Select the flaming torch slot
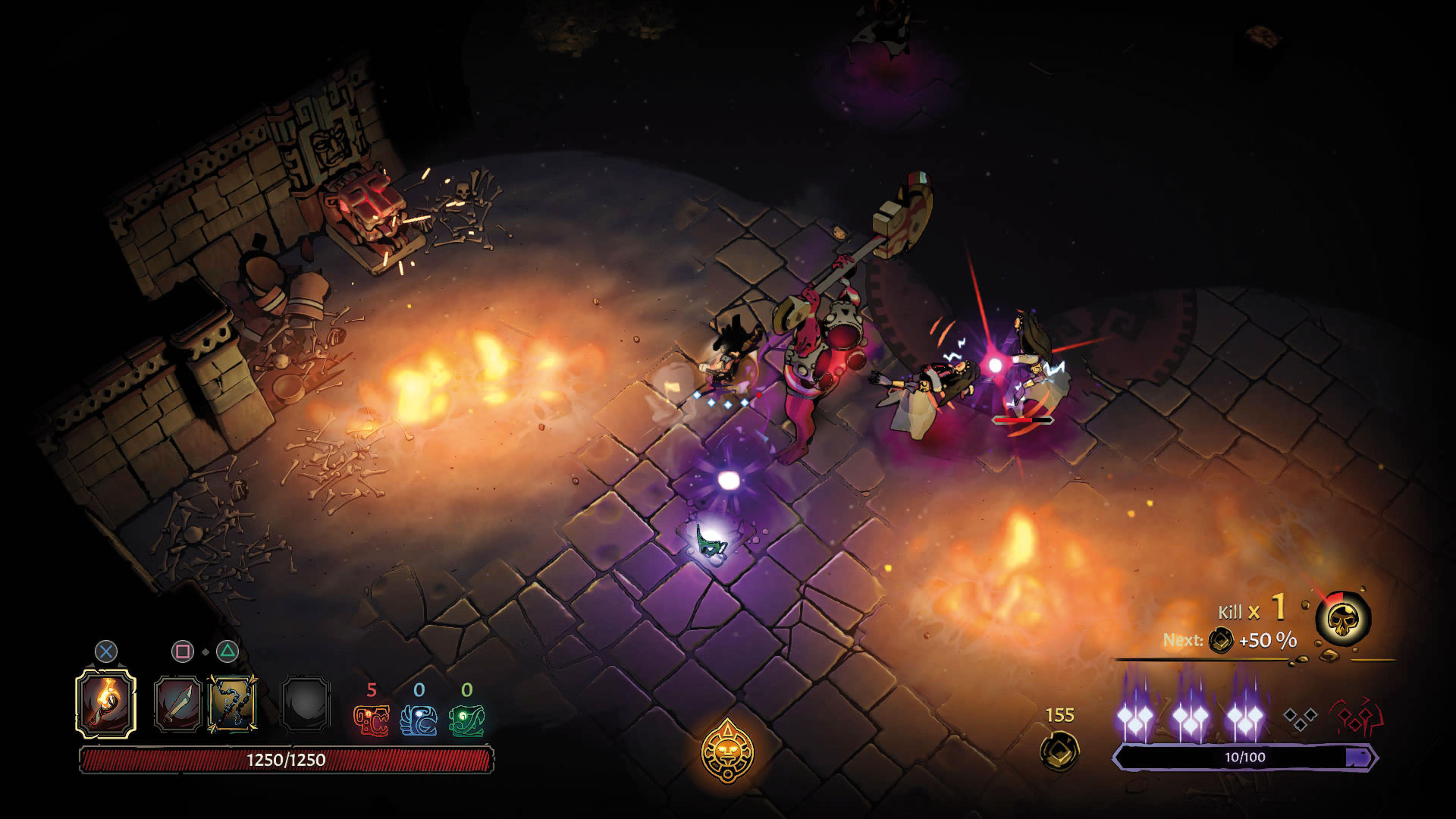 pos(106,704)
